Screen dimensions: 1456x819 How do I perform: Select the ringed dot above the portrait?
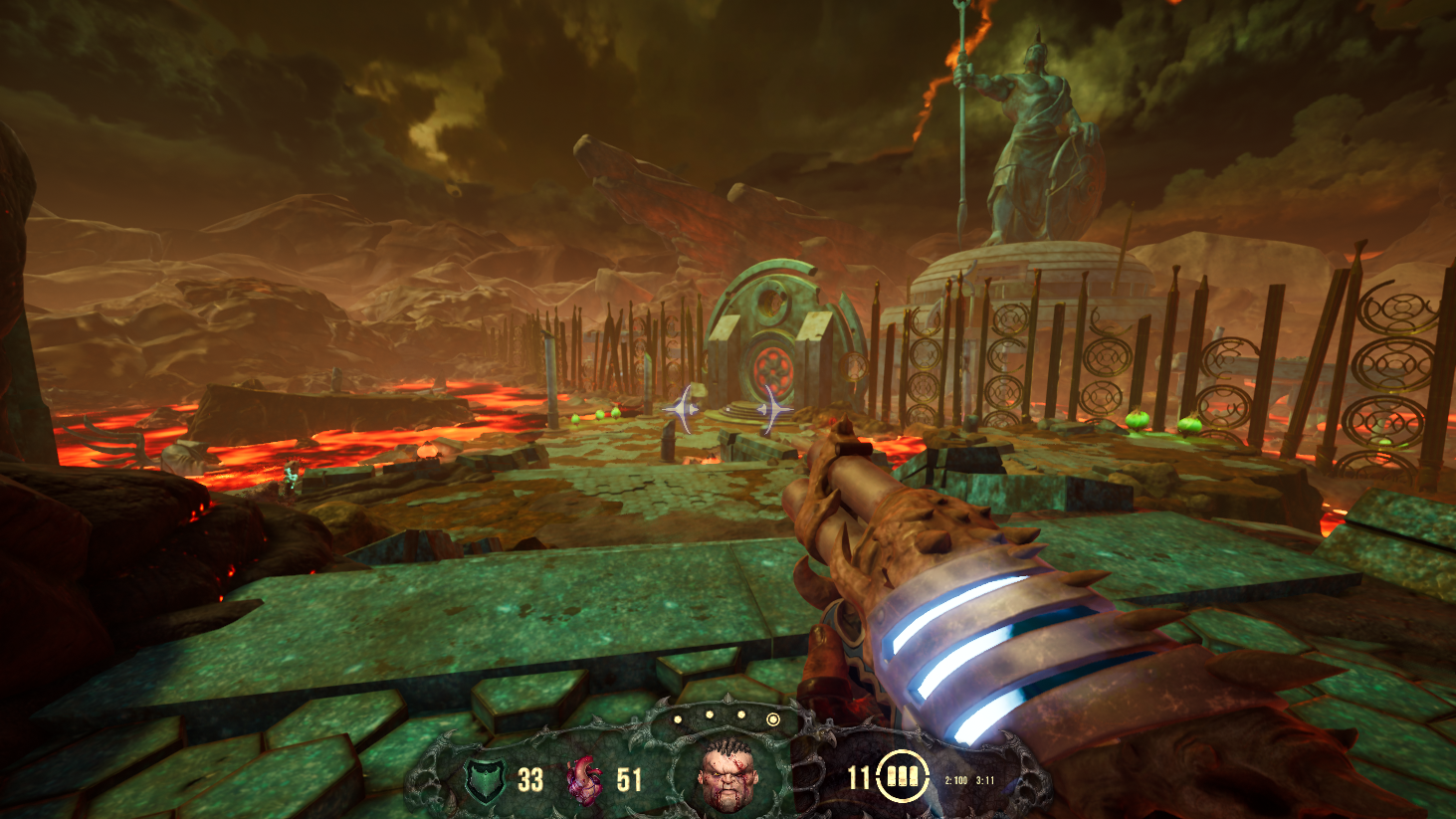(x=772, y=718)
